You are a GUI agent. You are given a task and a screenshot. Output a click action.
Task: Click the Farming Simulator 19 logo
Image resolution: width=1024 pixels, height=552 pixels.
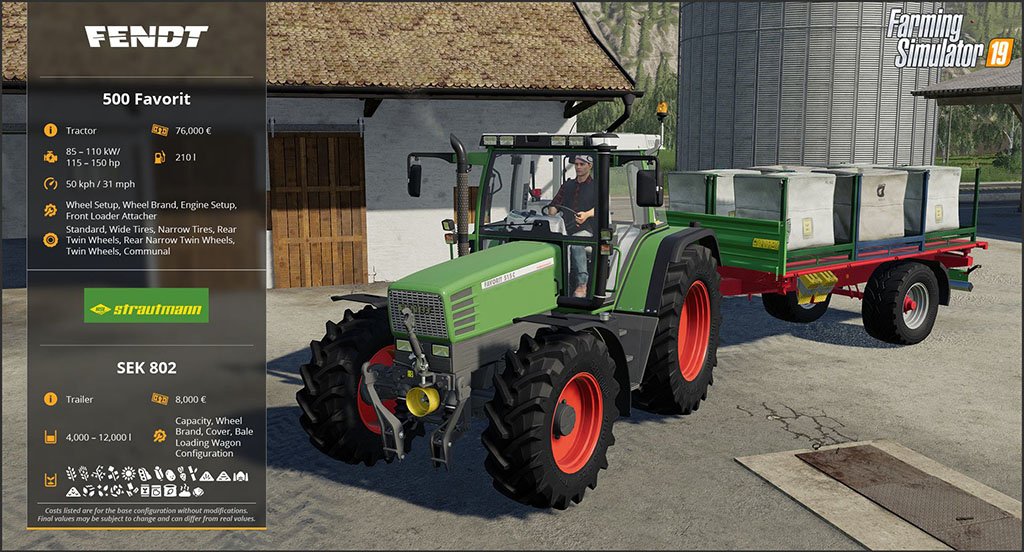948,38
